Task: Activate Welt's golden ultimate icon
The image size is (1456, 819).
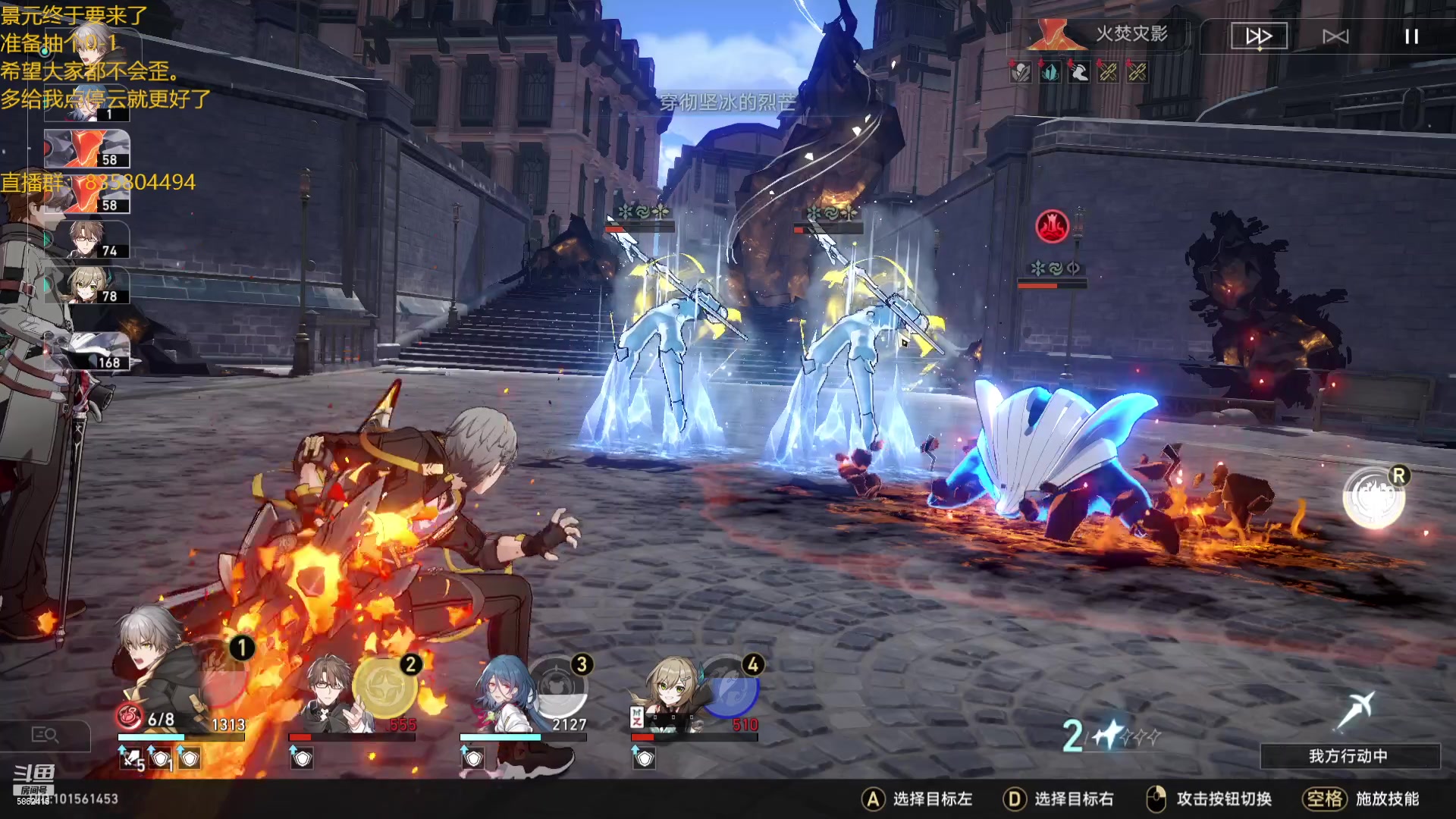Action: point(384,687)
